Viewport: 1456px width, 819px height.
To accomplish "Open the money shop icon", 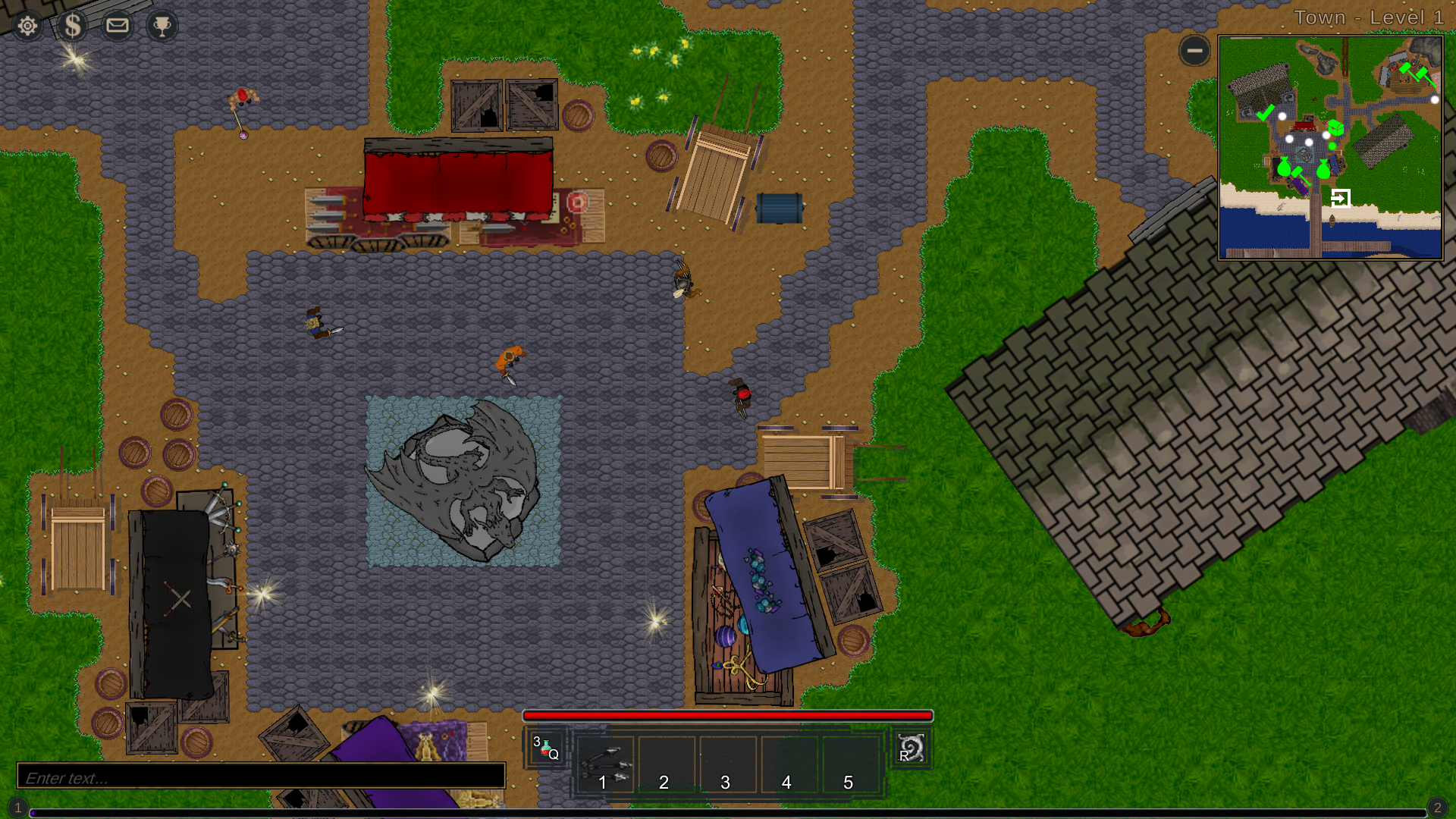I will (x=73, y=25).
